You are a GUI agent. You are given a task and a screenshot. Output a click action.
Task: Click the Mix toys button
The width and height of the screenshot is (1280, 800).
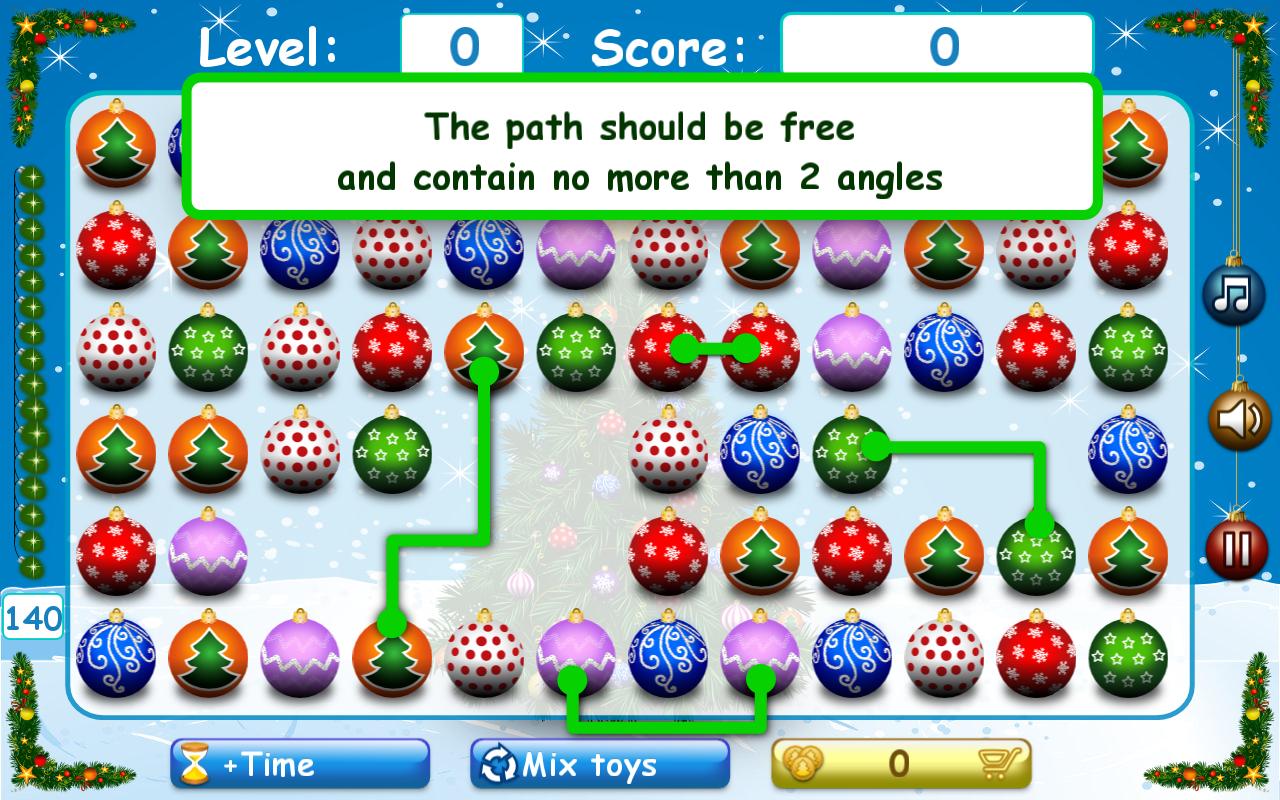click(x=598, y=762)
